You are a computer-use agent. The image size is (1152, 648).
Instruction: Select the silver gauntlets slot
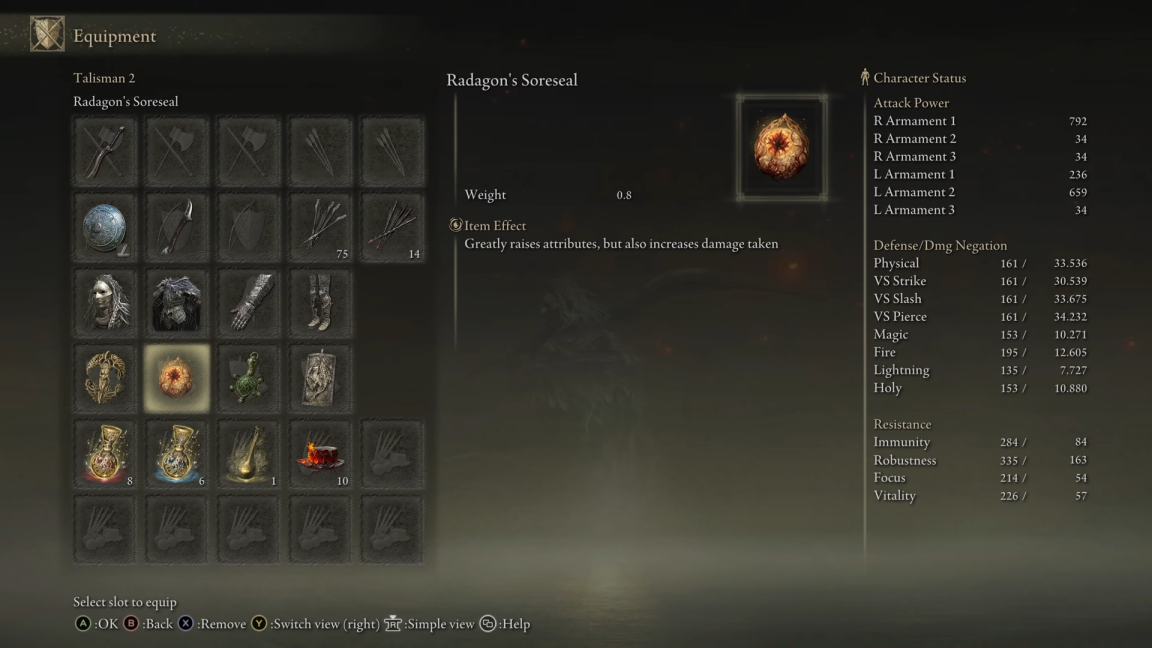point(249,303)
